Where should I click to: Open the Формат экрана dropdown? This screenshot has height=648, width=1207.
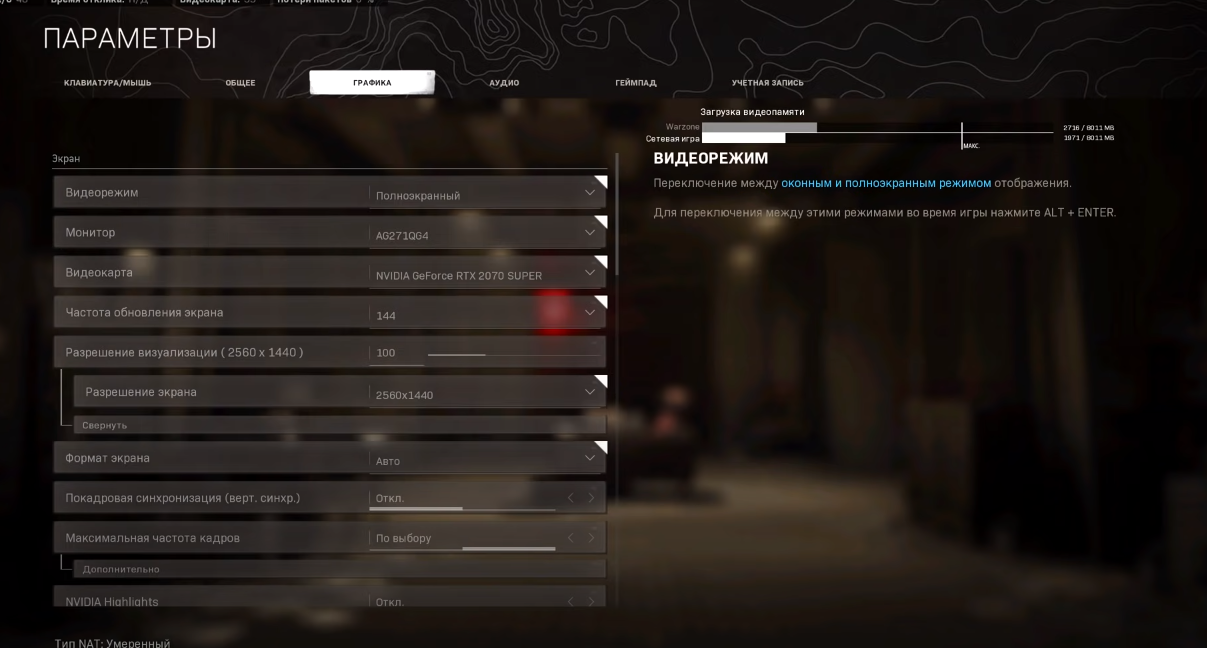coord(486,460)
